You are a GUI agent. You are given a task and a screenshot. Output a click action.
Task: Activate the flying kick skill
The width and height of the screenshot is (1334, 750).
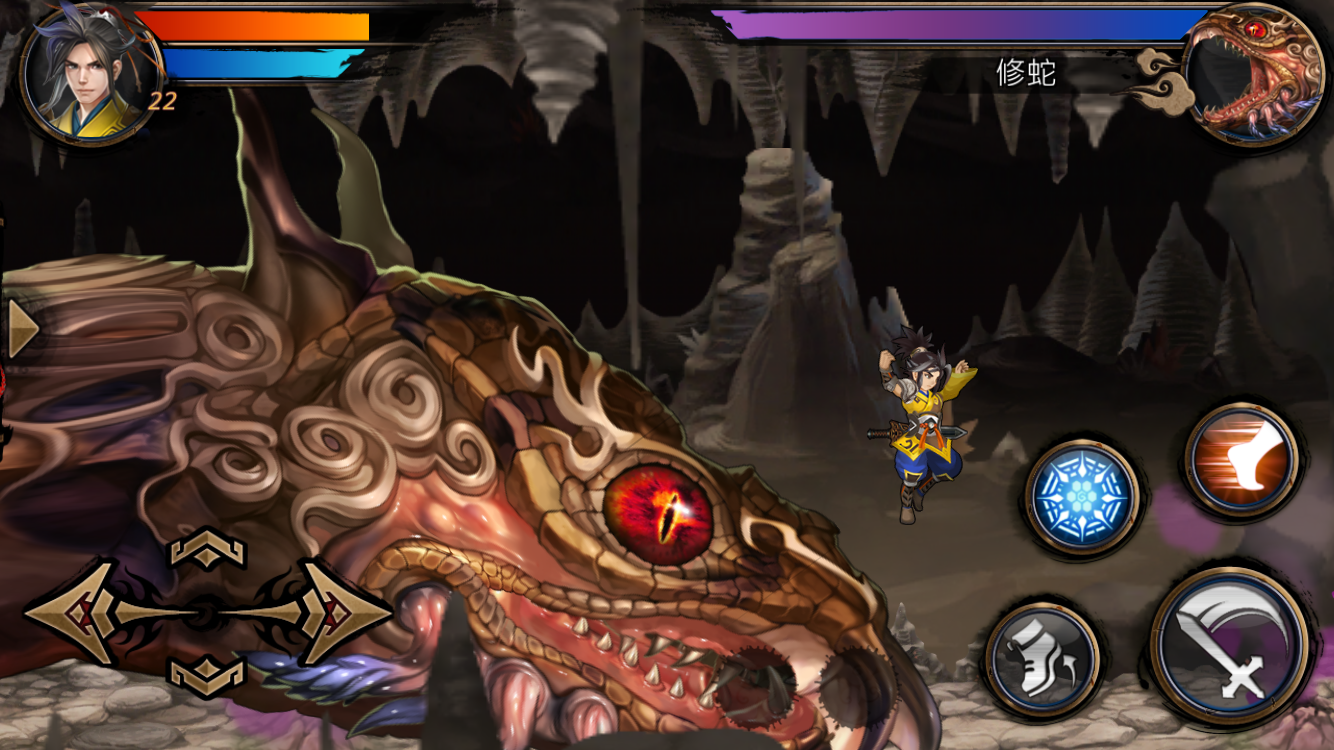coord(1235,460)
